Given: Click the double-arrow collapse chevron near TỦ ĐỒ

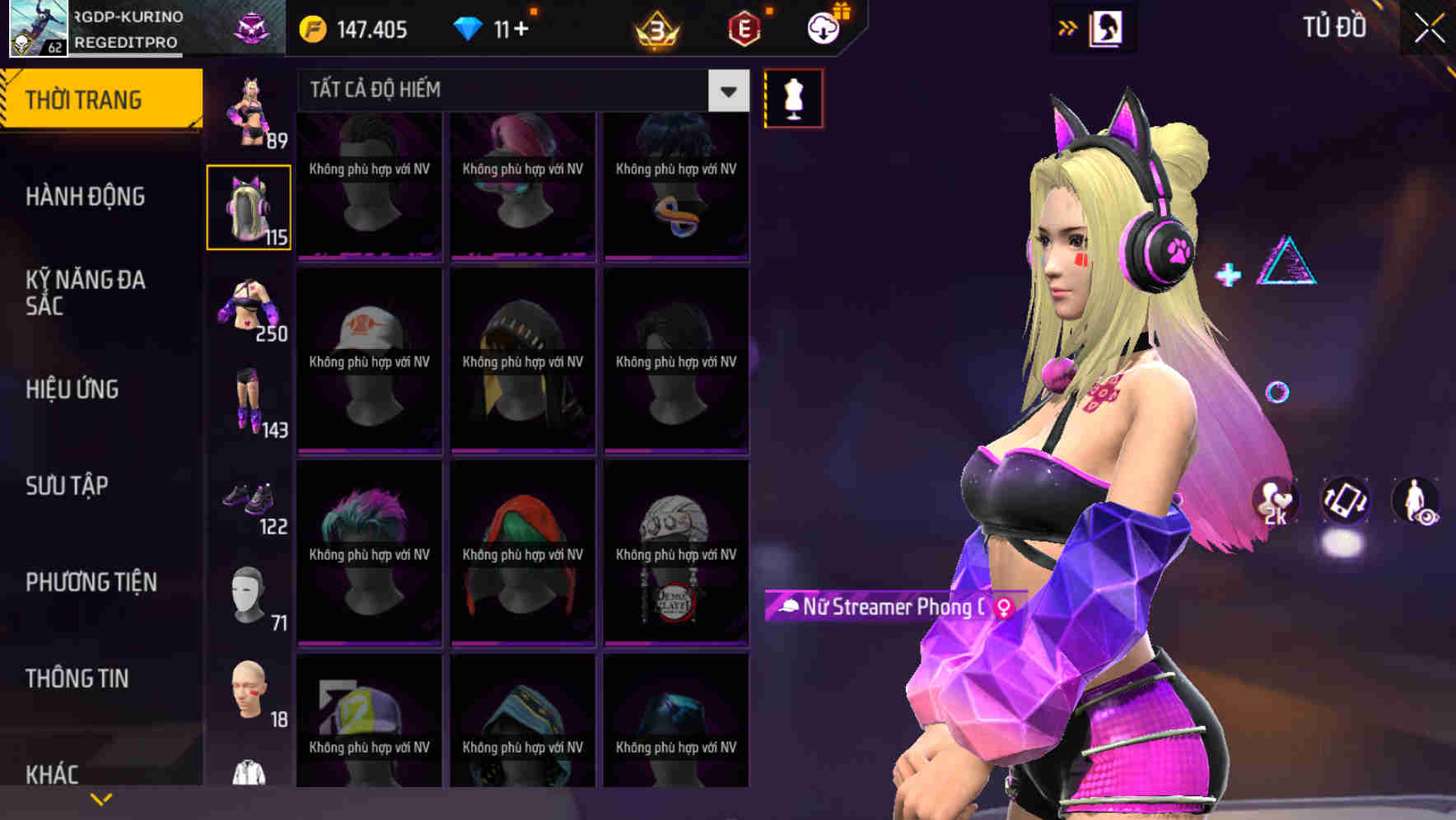Looking at the screenshot, I should 1069,27.
